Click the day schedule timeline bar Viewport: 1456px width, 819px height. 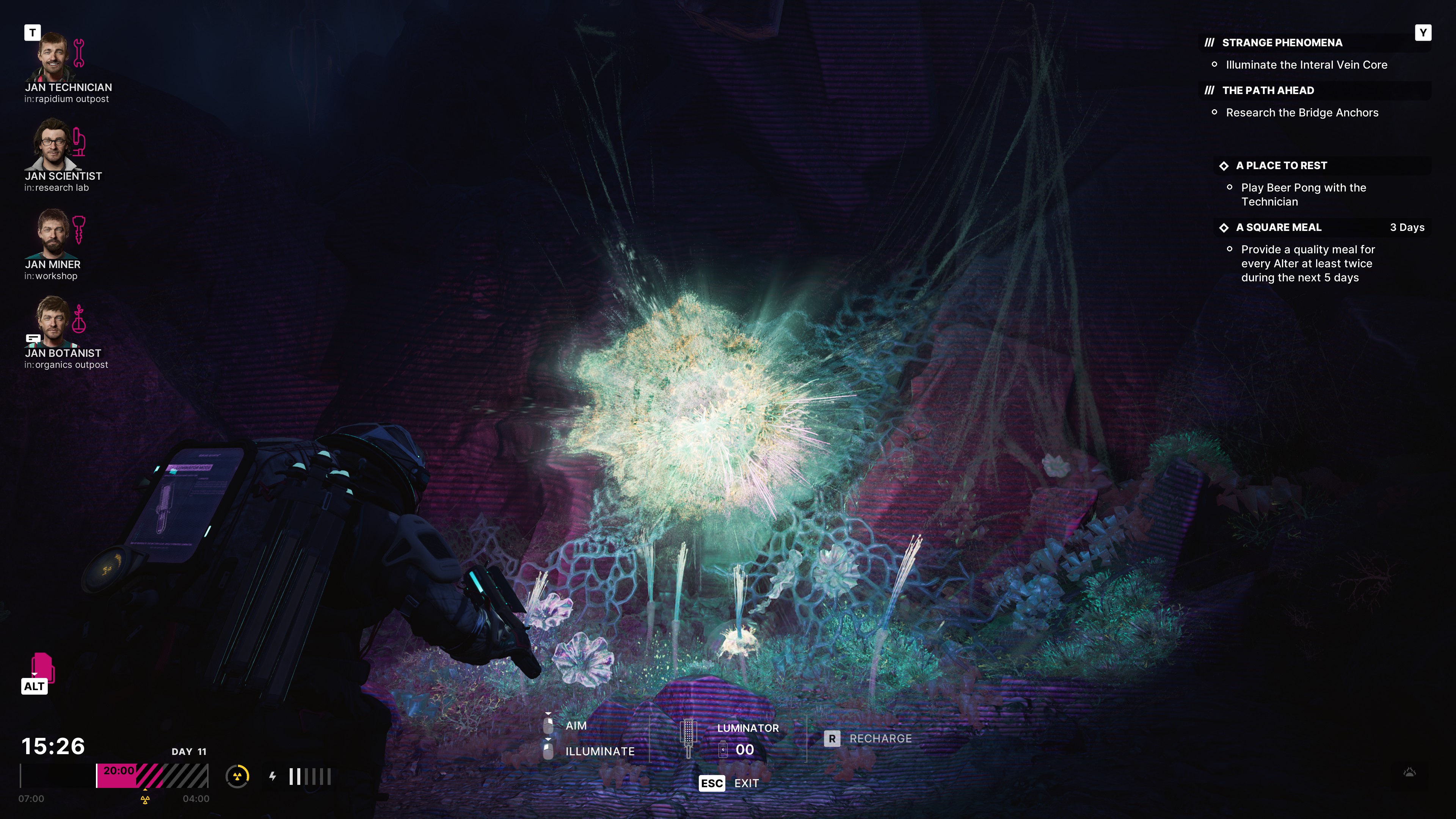(114, 776)
